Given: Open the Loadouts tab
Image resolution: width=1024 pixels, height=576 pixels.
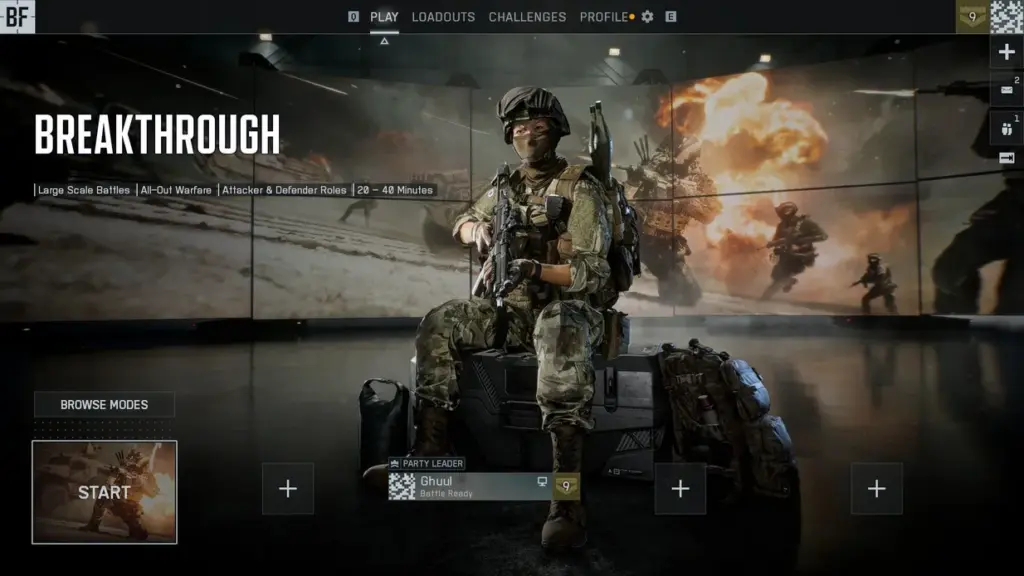Looking at the screenshot, I should tap(443, 17).
